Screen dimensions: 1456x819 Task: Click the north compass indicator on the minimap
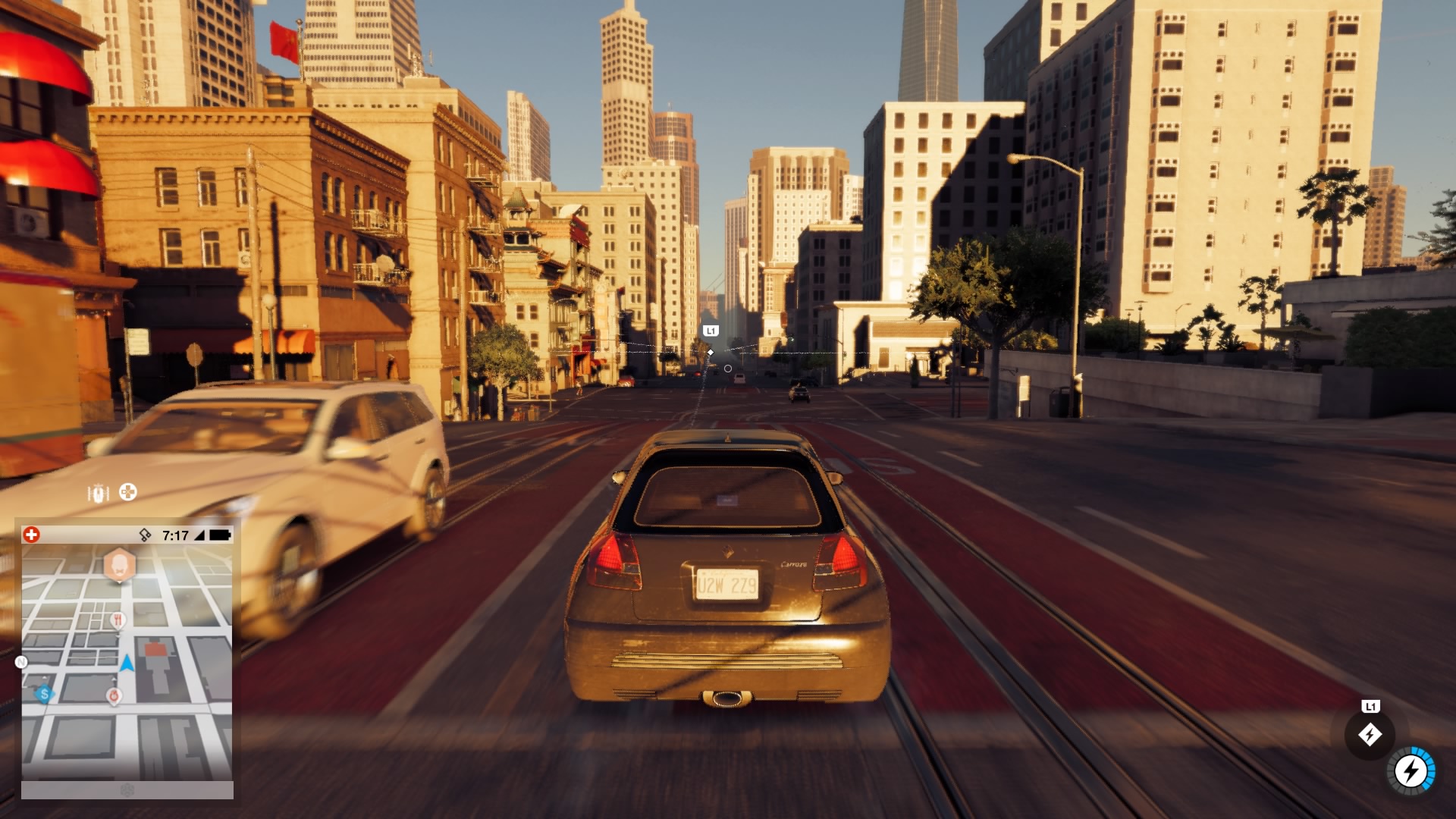pyautogui.click(x=21, y=662)
